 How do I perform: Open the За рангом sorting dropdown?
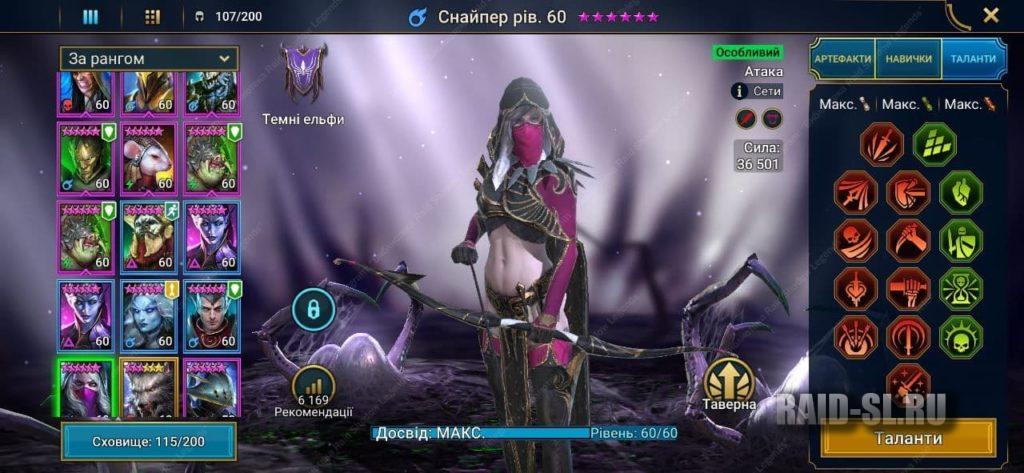149,58
